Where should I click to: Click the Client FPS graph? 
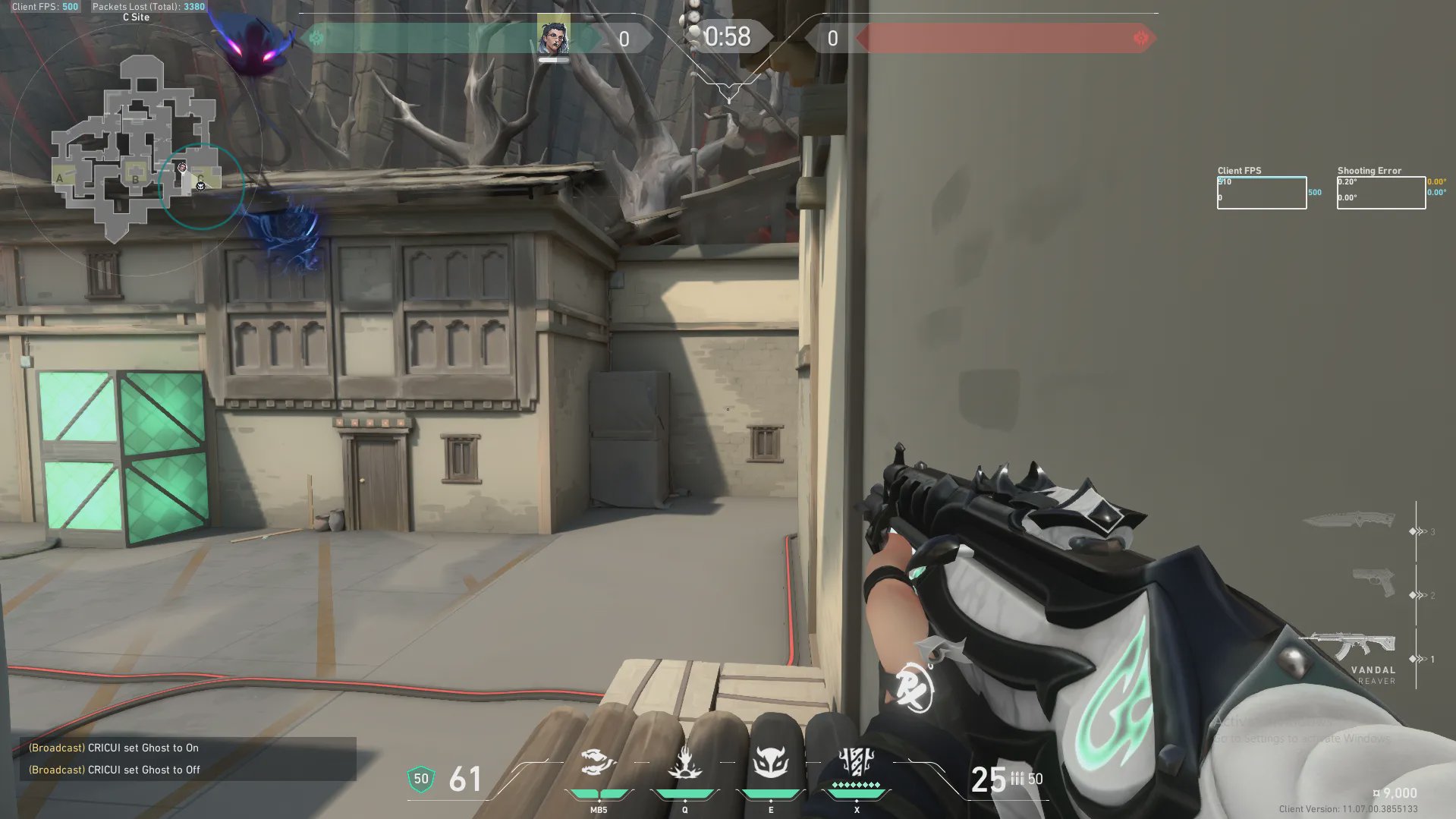tap(1261, 193)
